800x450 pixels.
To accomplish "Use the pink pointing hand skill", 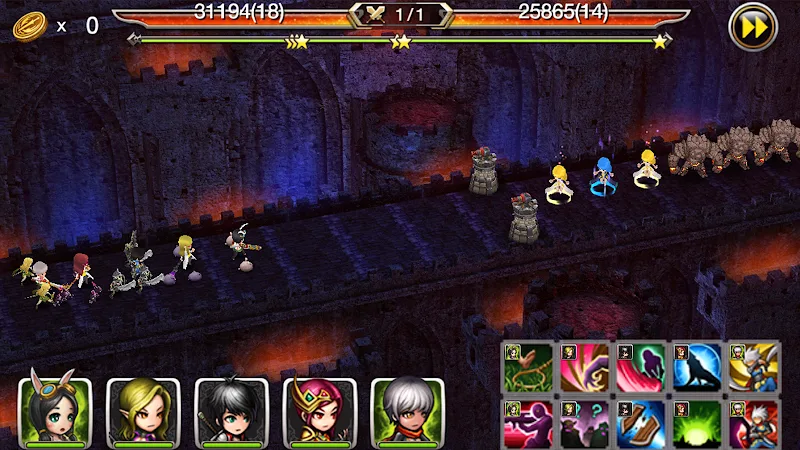I will (x=585, y=367).
